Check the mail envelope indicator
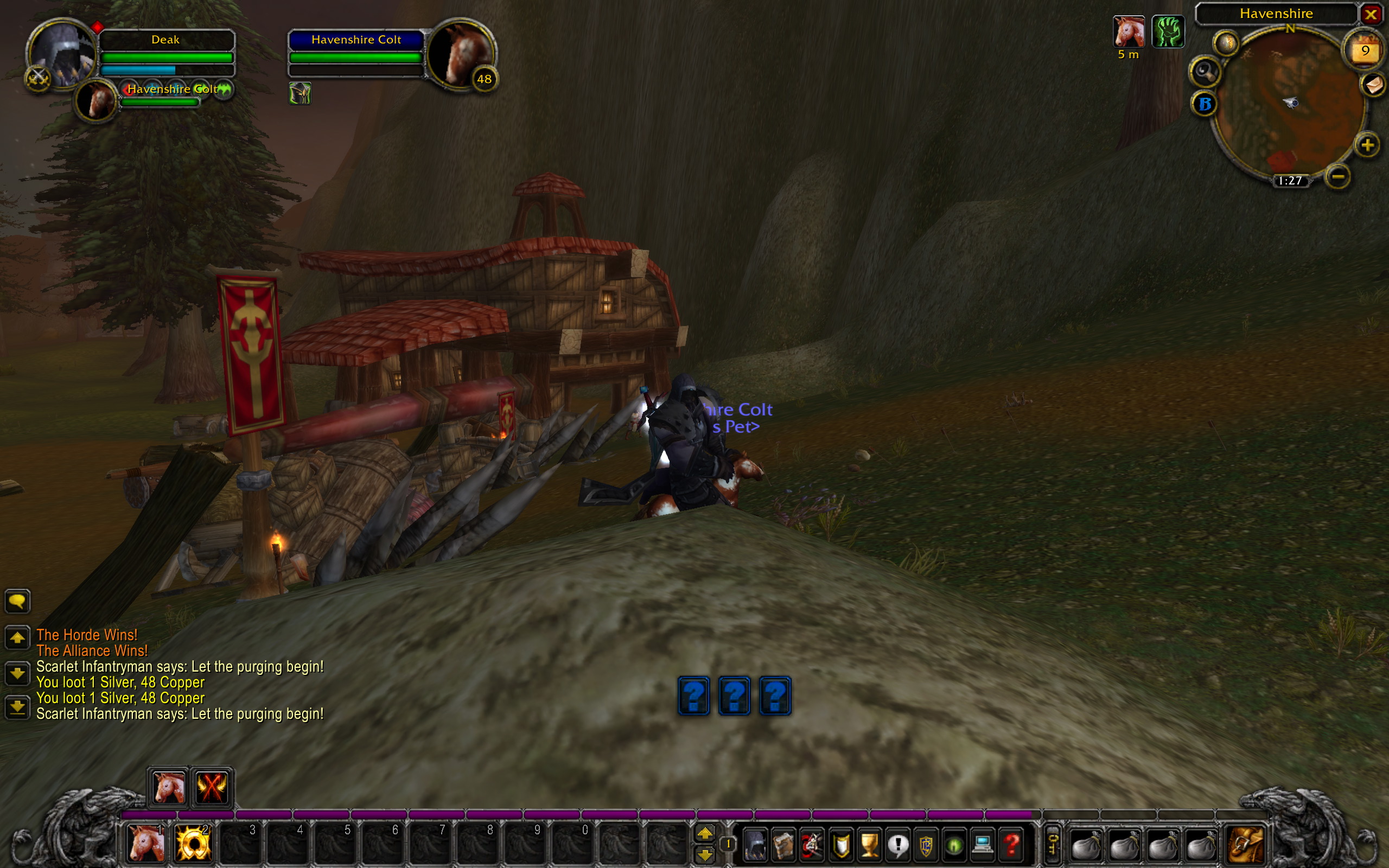1389x868 pixels. click(x=1373, y=86)
